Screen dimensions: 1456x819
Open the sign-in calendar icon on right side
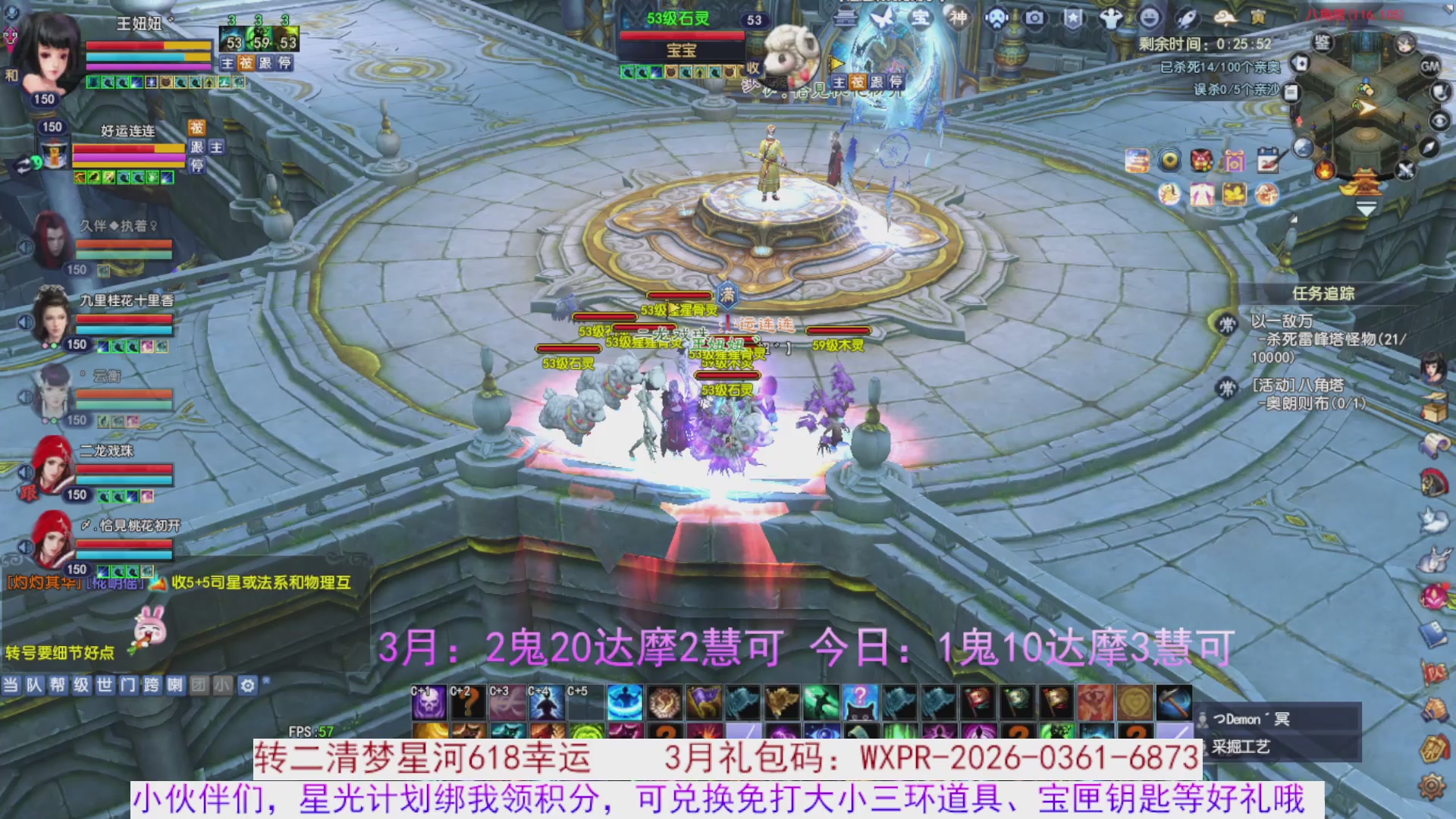click(x=1269, y=159)
